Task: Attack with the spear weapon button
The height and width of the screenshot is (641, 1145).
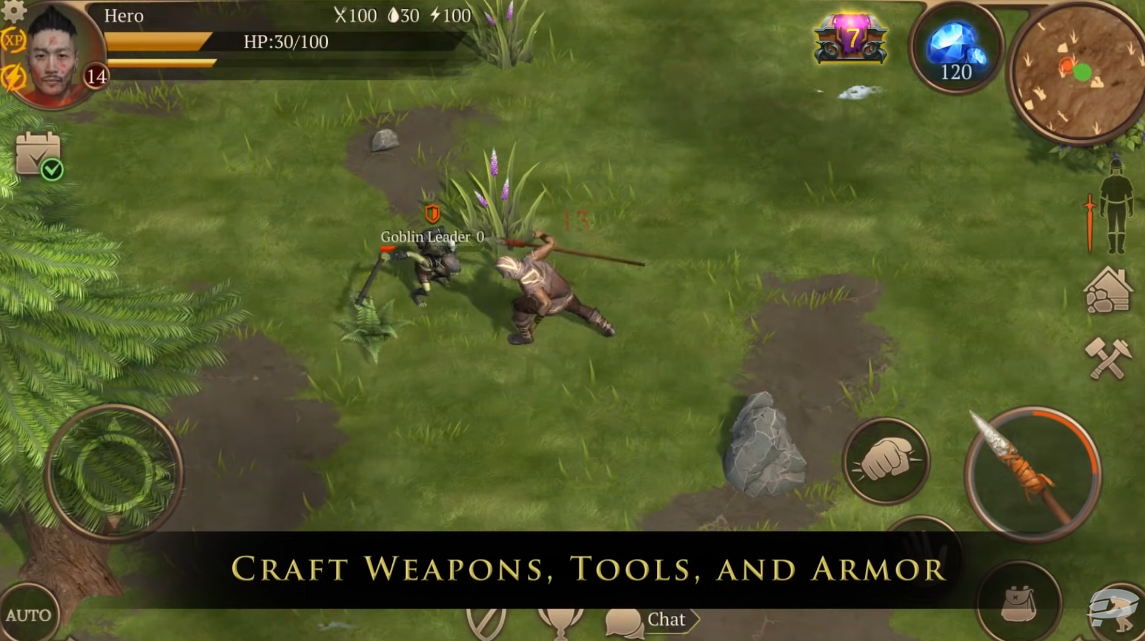Action: [1032, 474]
